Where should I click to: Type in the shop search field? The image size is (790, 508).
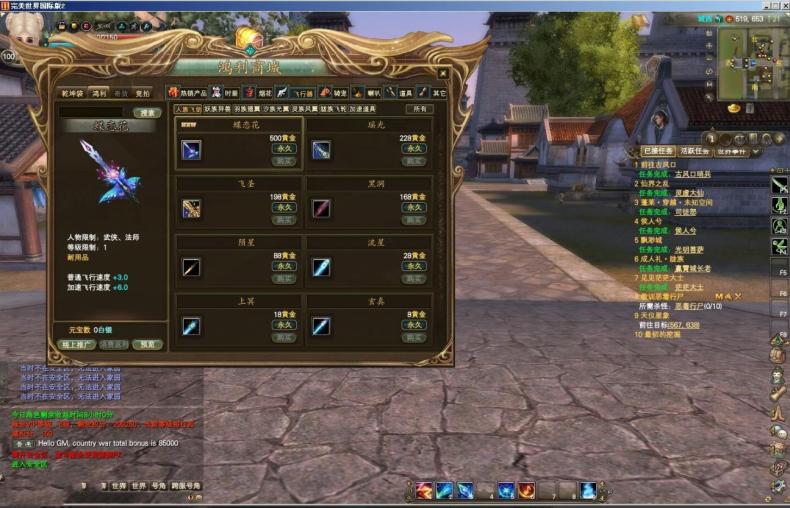point(93,113)
